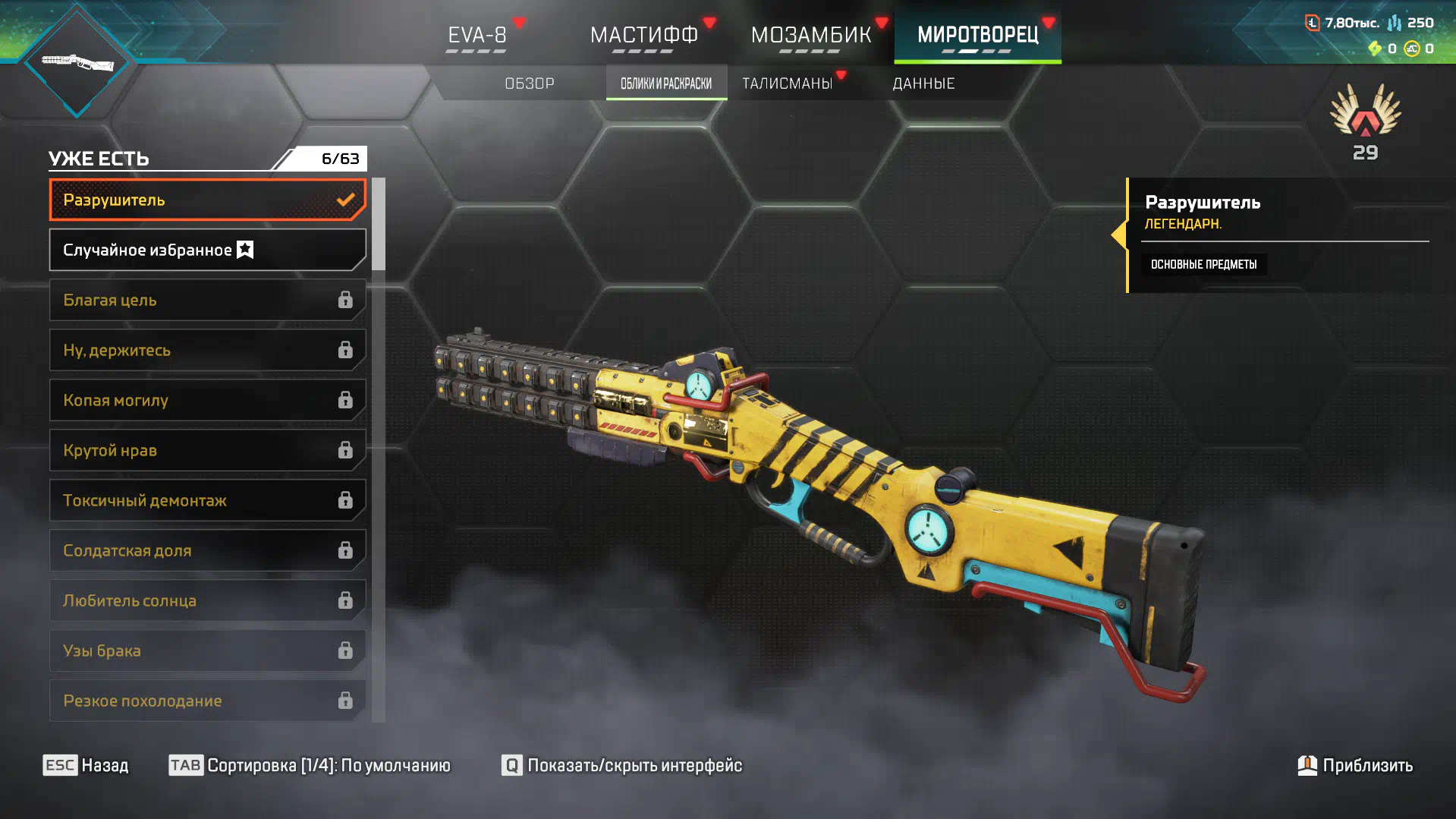This screenshot has height=819, width=1456.
Task: Preview the Солдатская доля skin
Action: 207,551
